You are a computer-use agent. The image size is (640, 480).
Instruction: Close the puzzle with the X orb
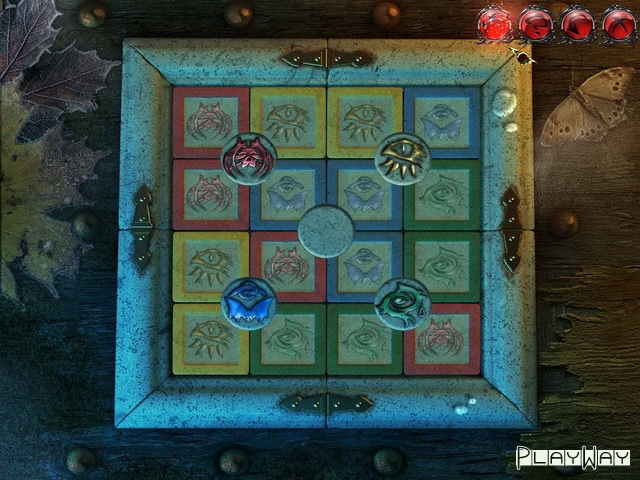click(619, 22)
